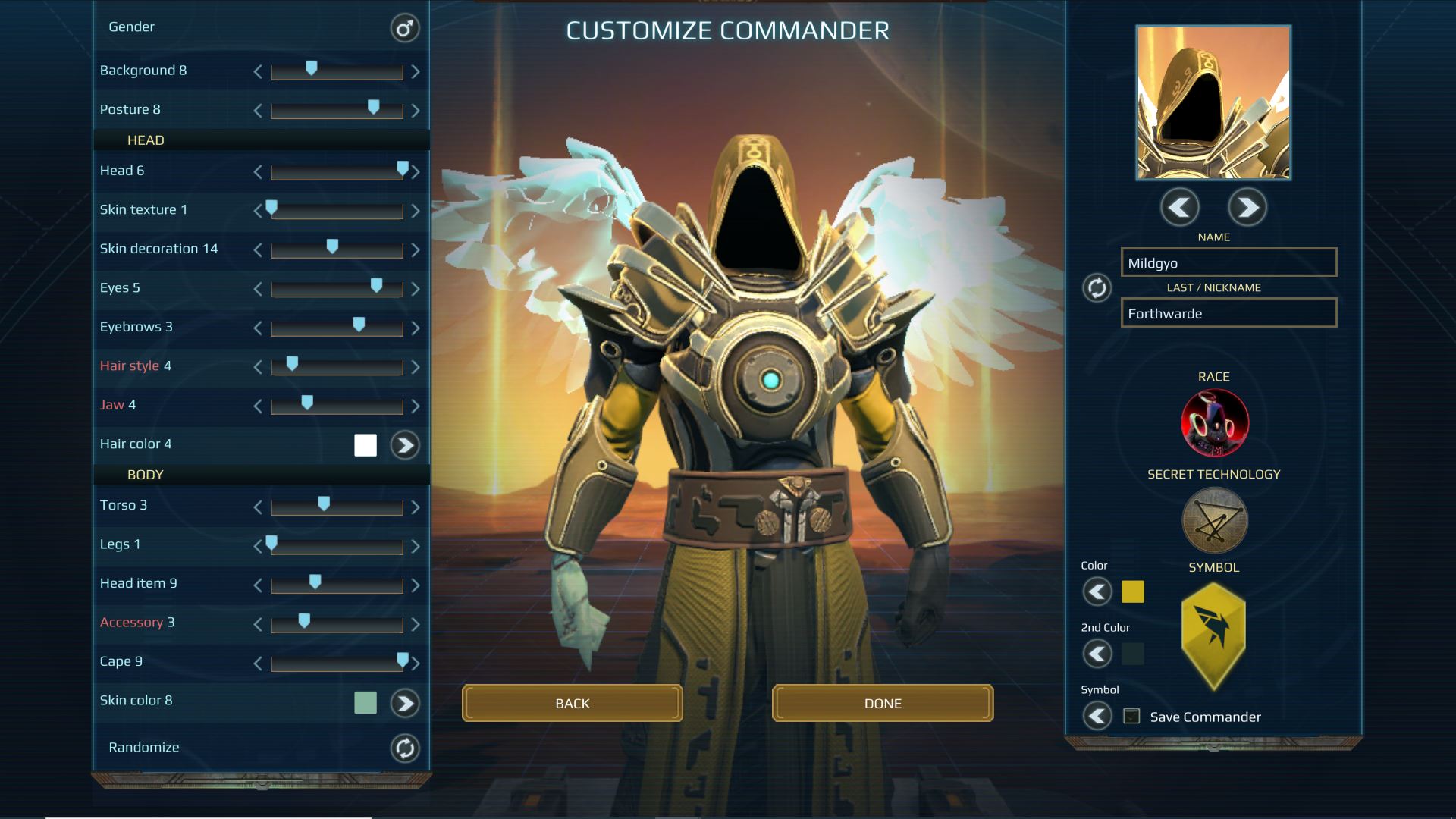Click the Race portrait icon

tap(1214, 422)
